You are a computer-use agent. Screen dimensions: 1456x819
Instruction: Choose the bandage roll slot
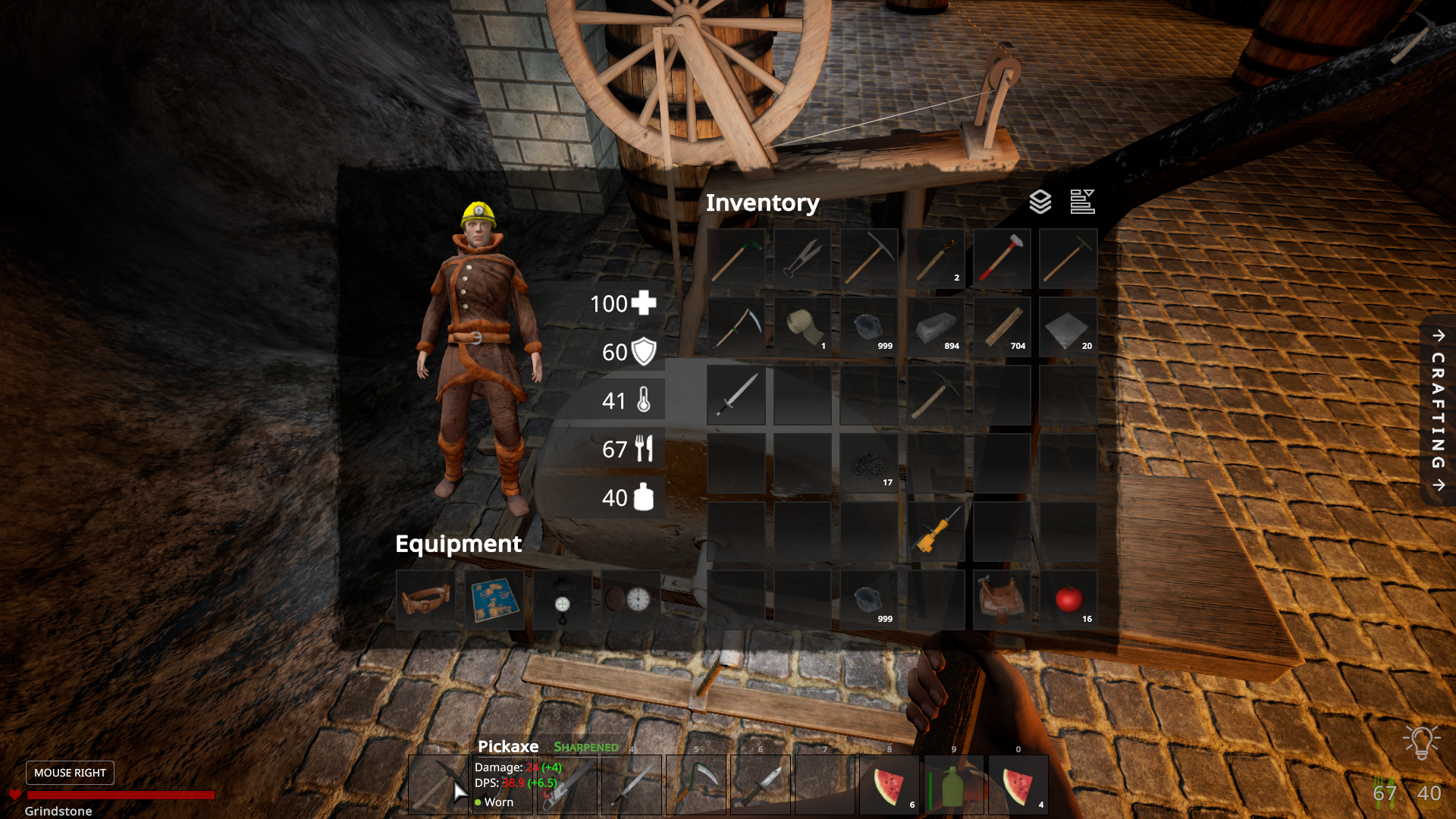[x=802, y=327]
